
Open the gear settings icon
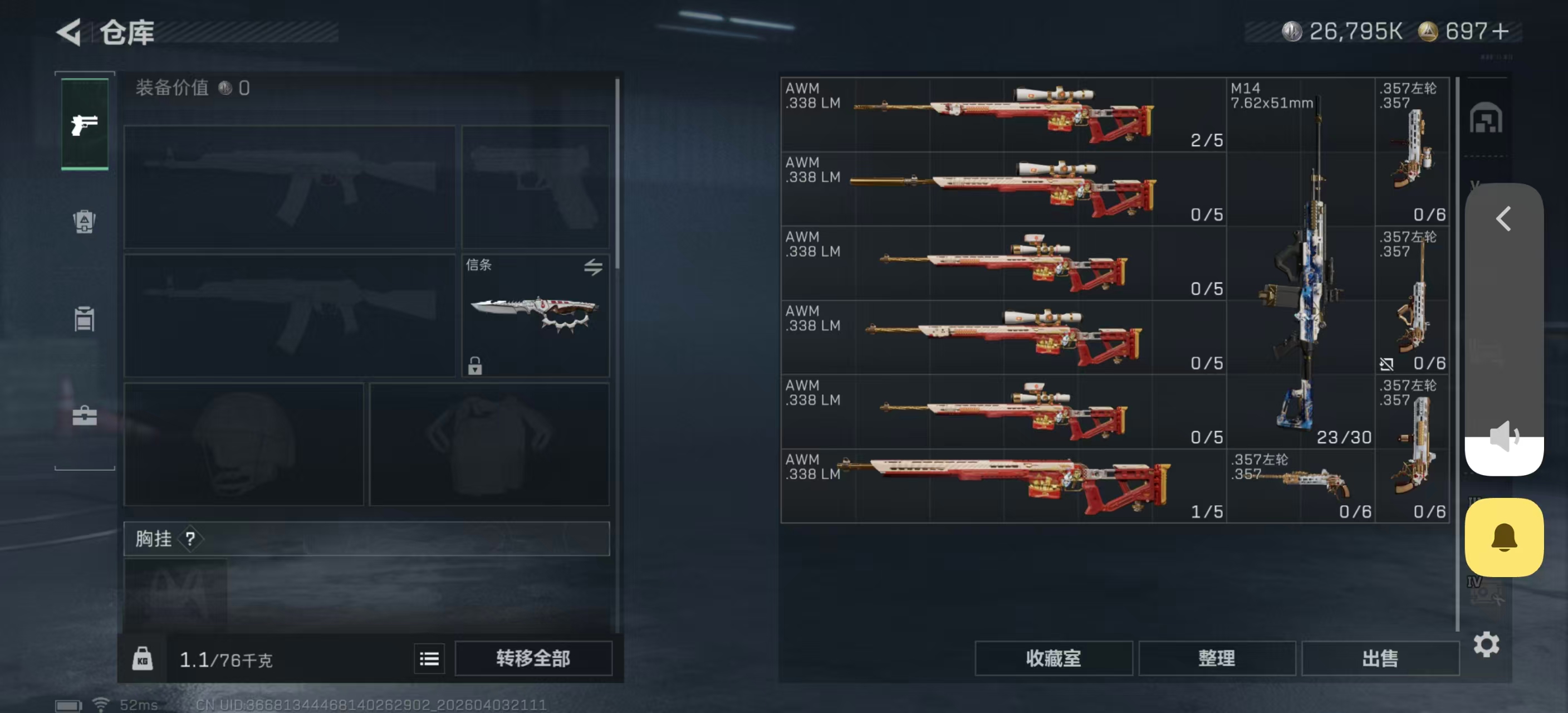click(x=1486, y=644)
